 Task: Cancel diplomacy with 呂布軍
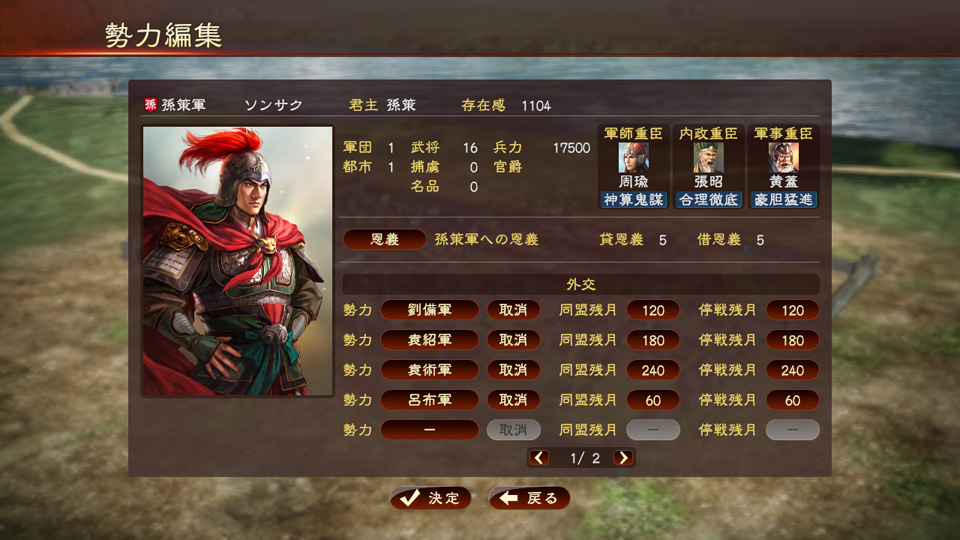click(x=513, y=400)
